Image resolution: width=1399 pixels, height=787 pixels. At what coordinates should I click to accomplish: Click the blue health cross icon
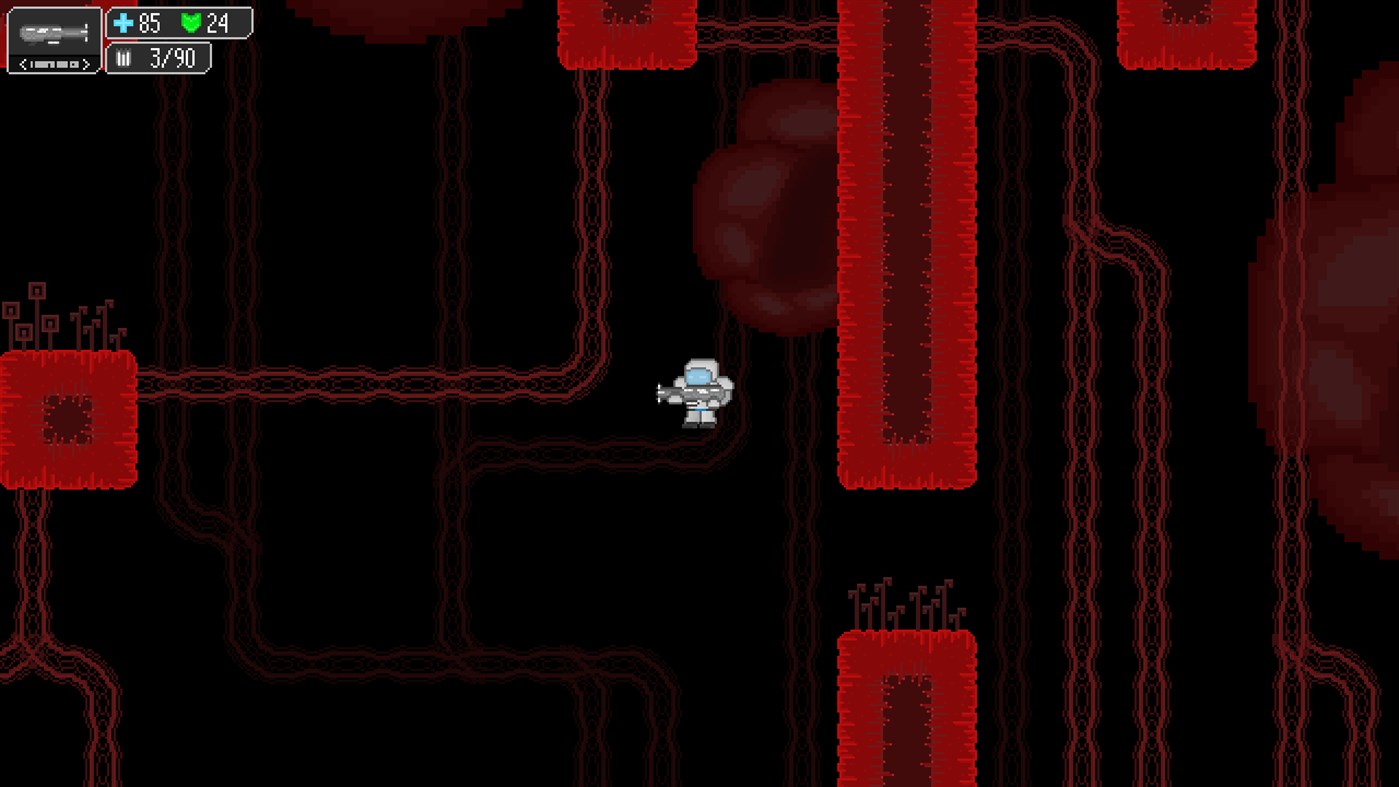pyautogui.click(x=123, y=23)
